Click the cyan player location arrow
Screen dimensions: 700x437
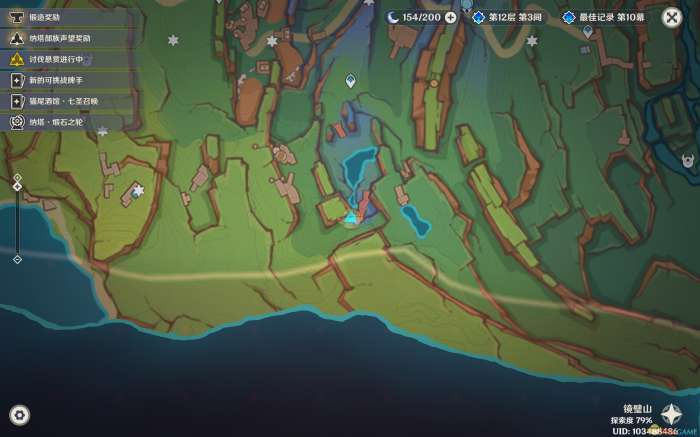[350, 217]
